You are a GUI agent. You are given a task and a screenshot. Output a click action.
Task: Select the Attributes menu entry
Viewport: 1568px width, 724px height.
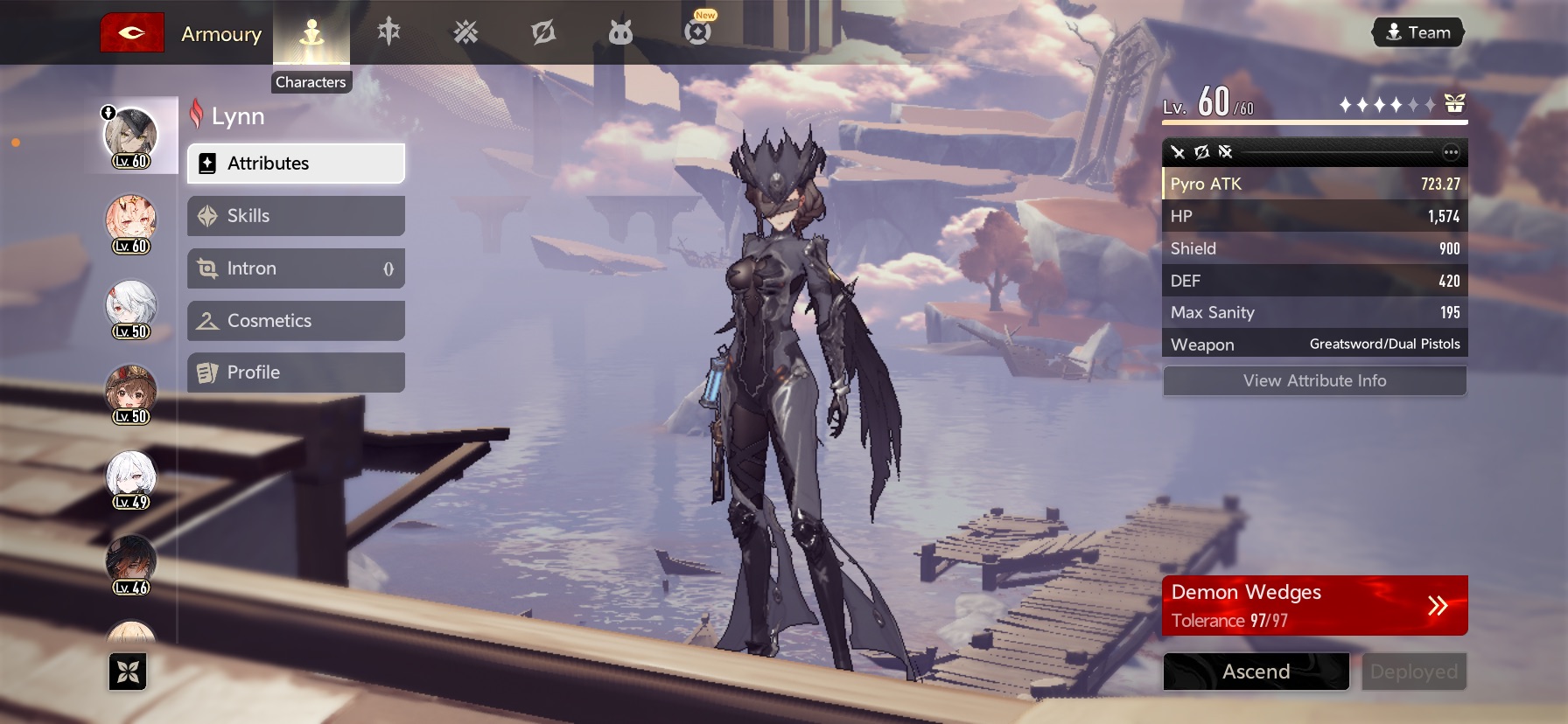[296, 164]
